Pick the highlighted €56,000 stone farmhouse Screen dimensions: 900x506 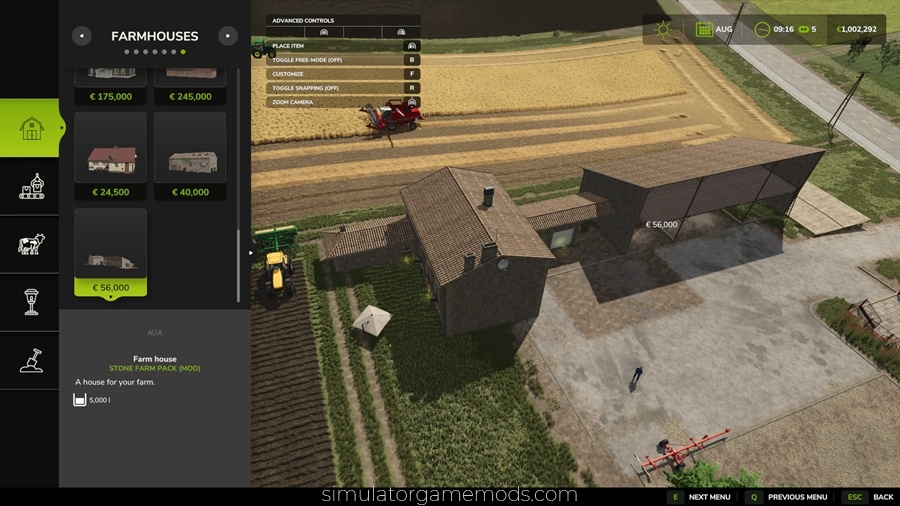point(110,252)
